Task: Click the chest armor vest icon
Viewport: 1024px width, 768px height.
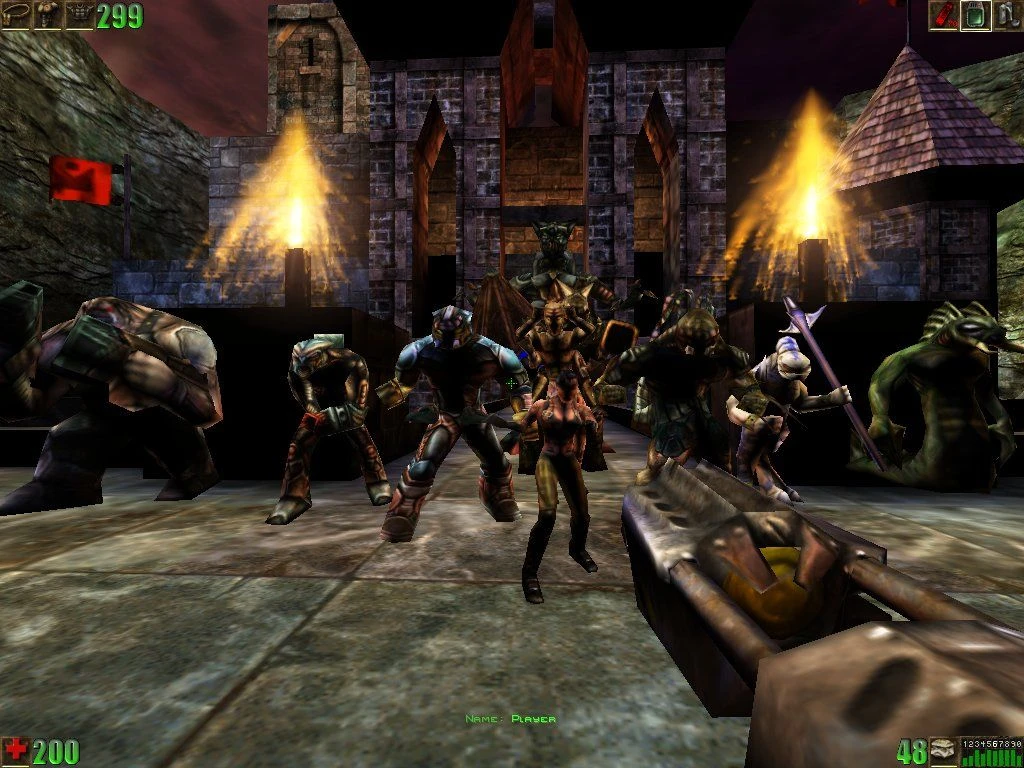Action: pyautogui.click(x=78, y=15)
